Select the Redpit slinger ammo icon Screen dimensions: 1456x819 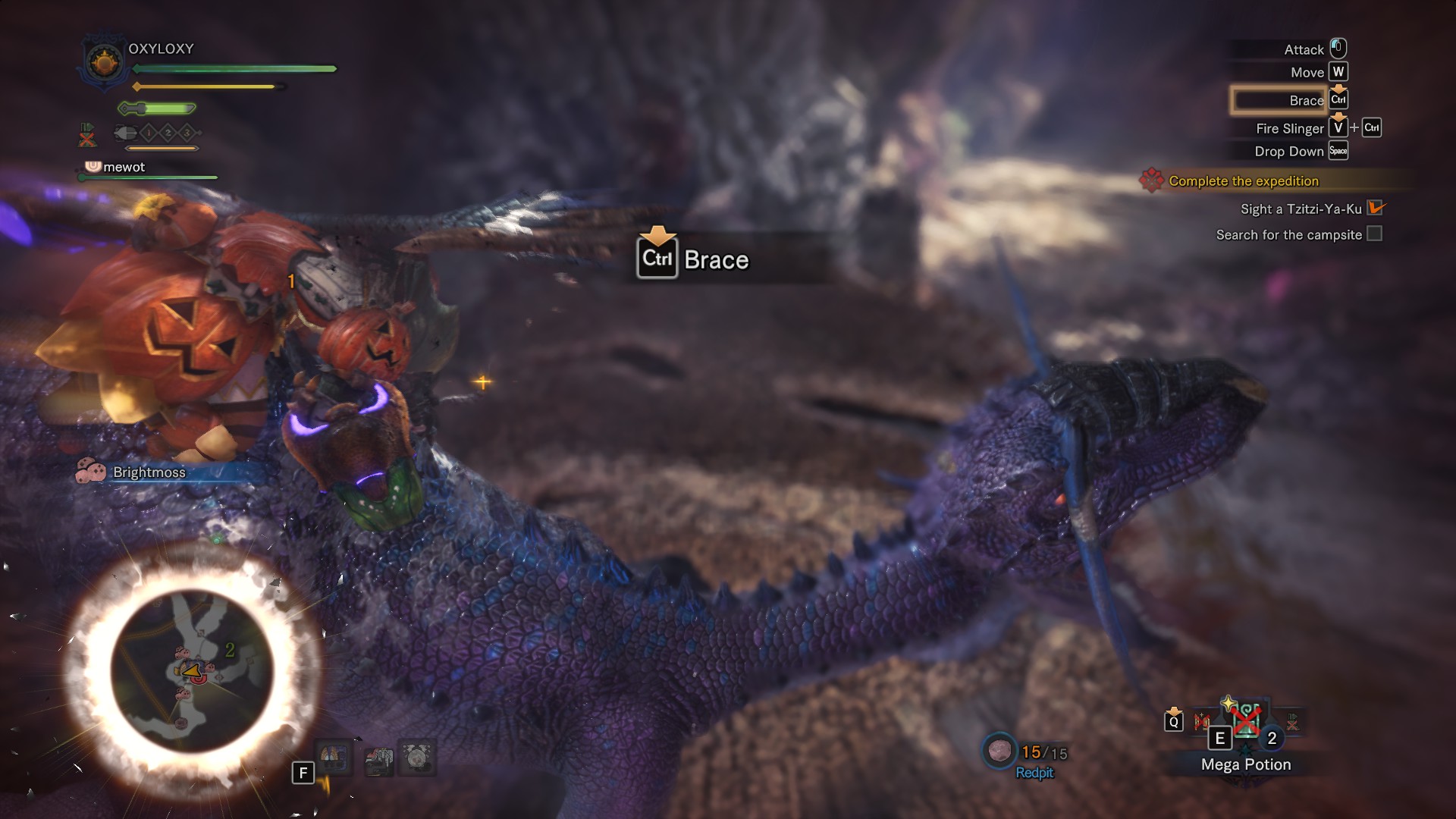pyautogui.click(x=999, y=751)
